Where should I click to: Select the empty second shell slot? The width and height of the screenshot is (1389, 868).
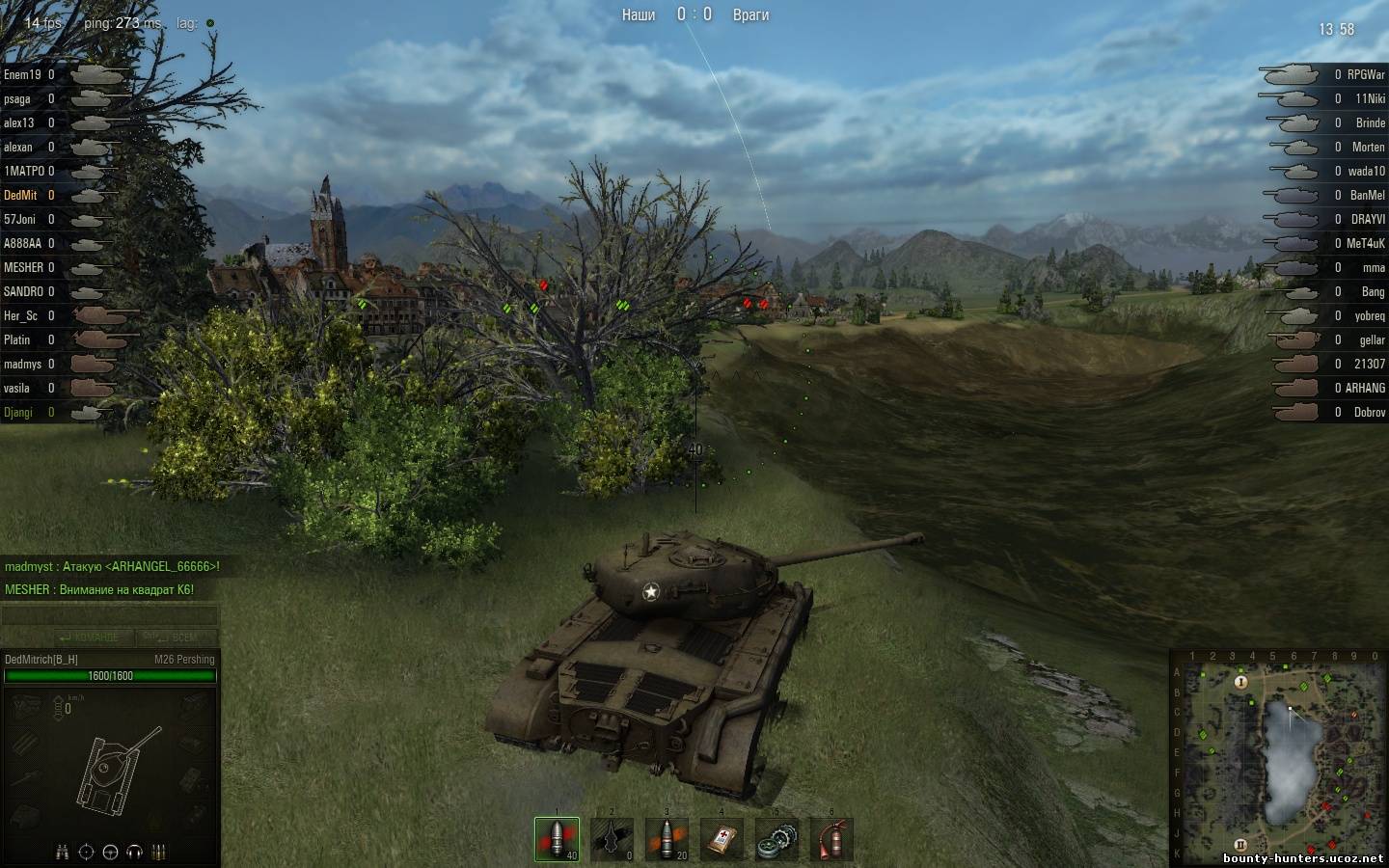pyautogui.click(x=613, y=839)
